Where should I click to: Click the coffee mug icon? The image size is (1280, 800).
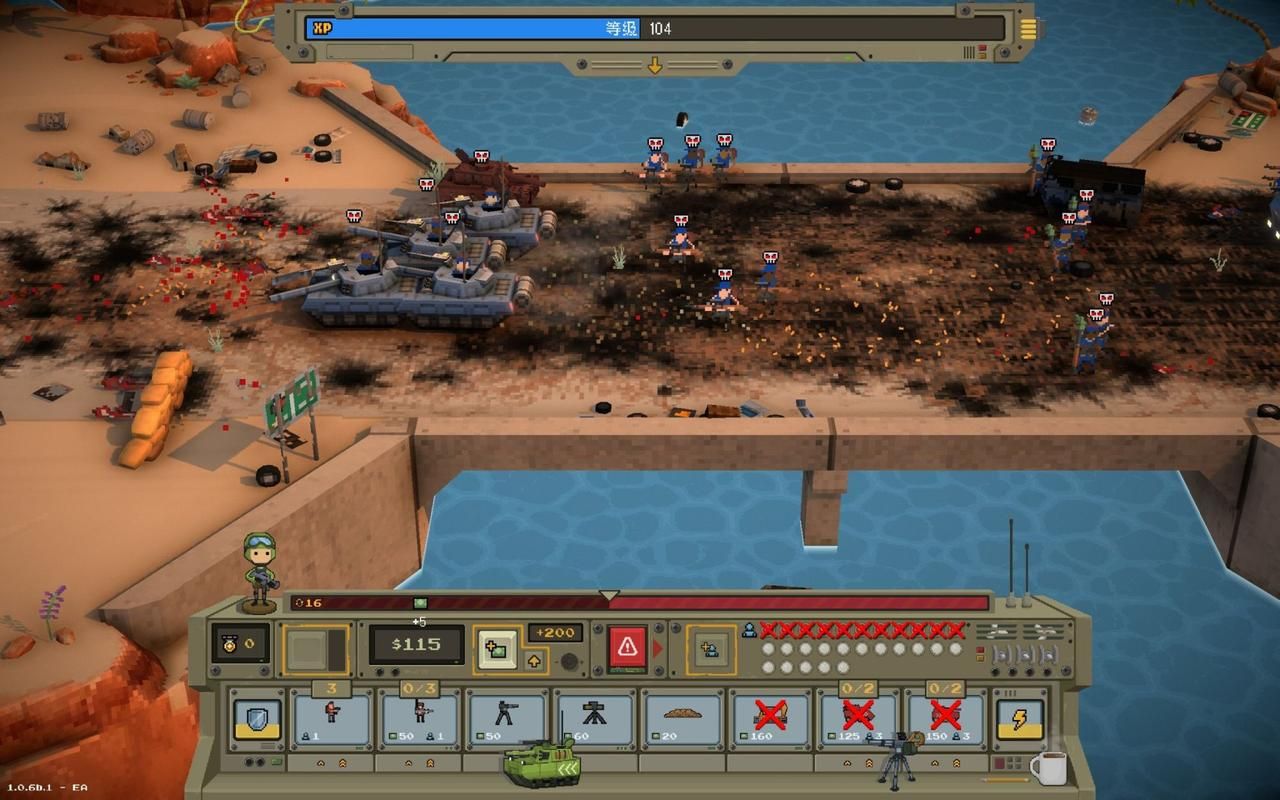point(1047,768)
